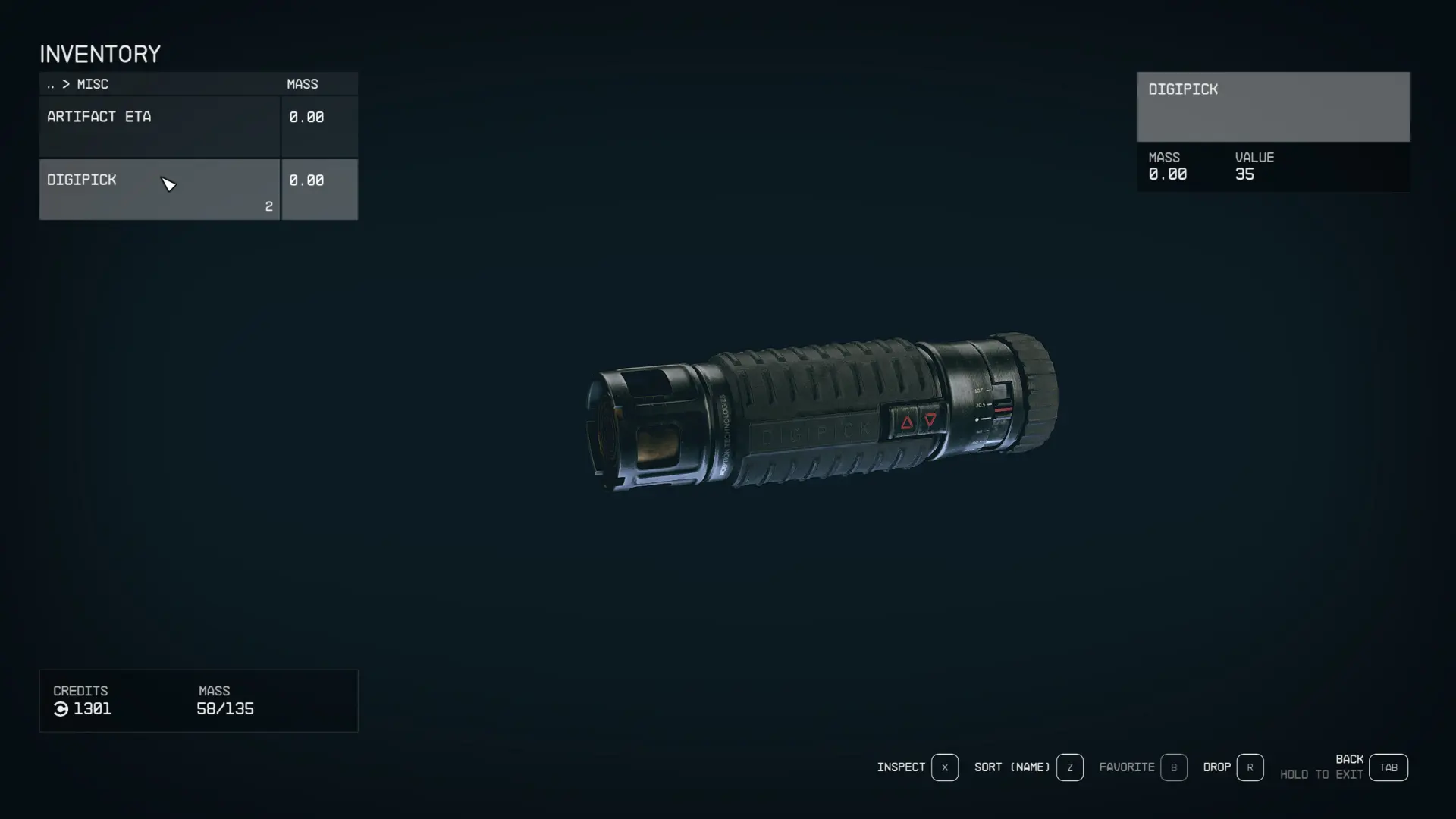This screenshot has width=1456, height=819.
Task: Go back via the Misc breadcrumb
Action: [77, 84]
